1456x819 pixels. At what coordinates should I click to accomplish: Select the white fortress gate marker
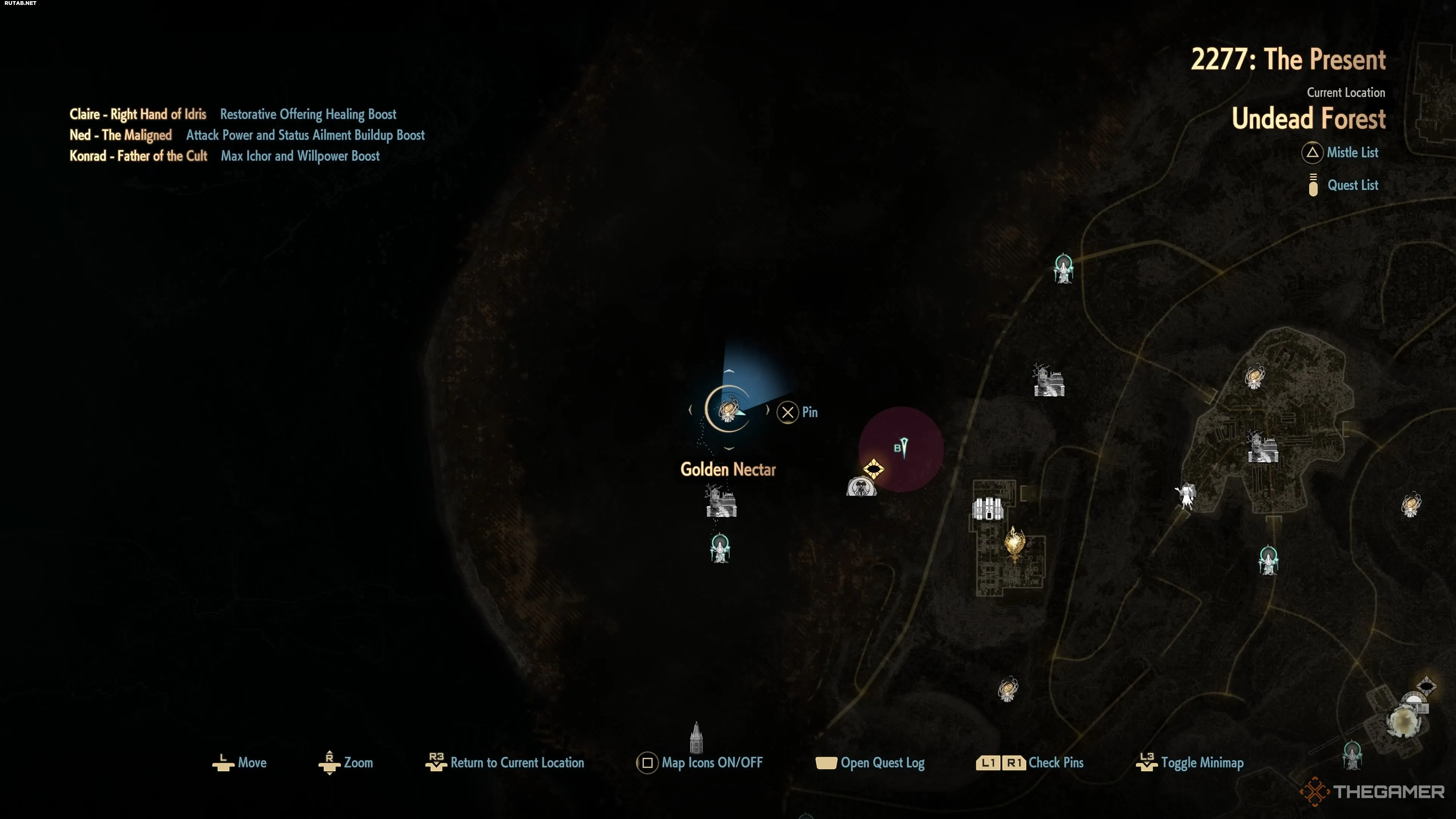987,509
